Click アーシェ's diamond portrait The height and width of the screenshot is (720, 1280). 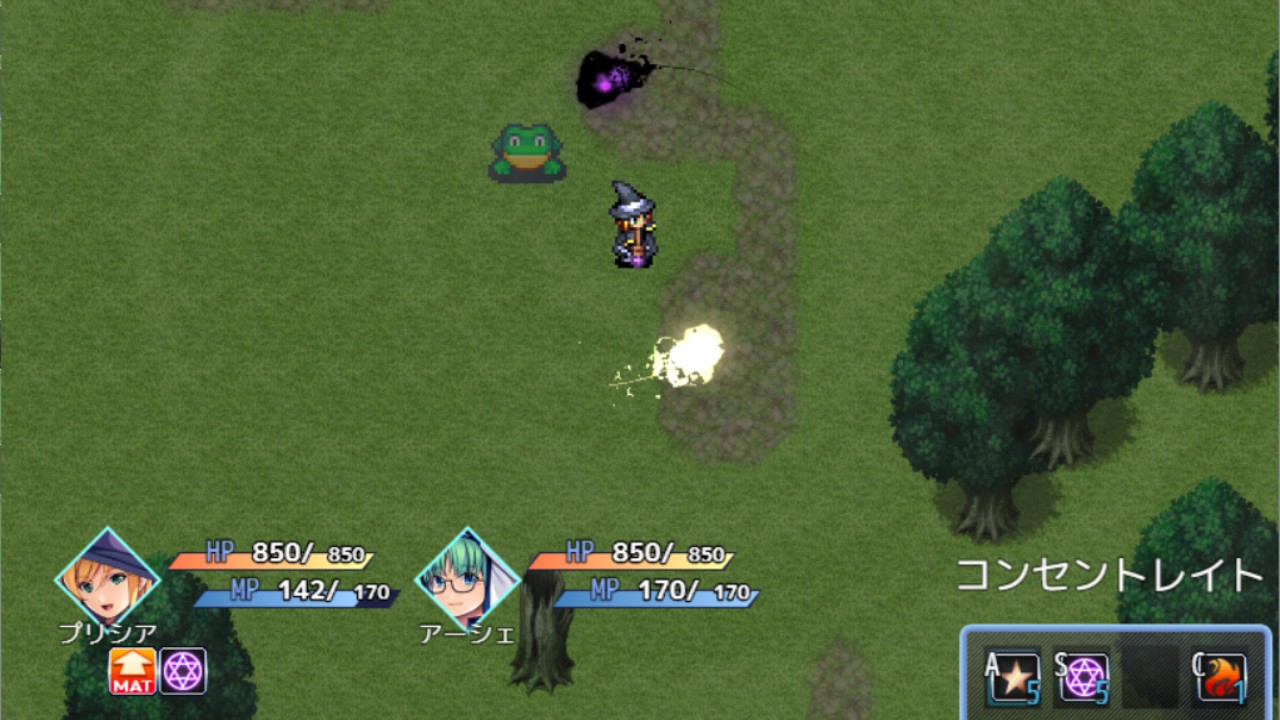pyautogui.click(x=465, y=580)
